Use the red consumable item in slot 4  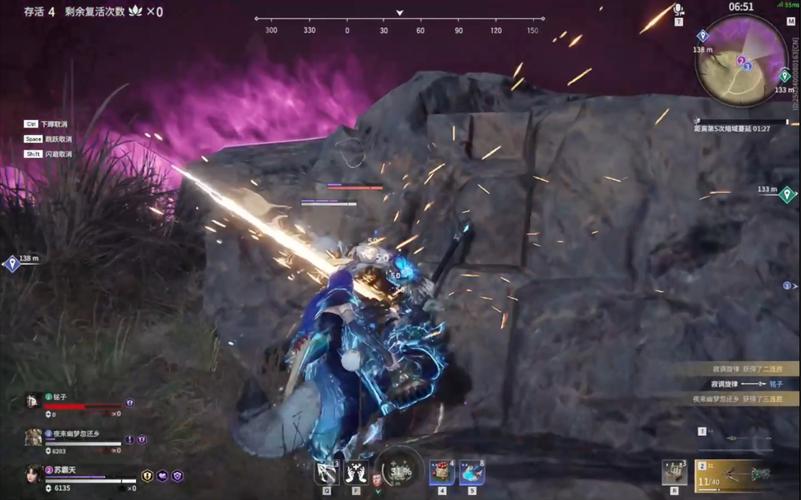point(442,471)
